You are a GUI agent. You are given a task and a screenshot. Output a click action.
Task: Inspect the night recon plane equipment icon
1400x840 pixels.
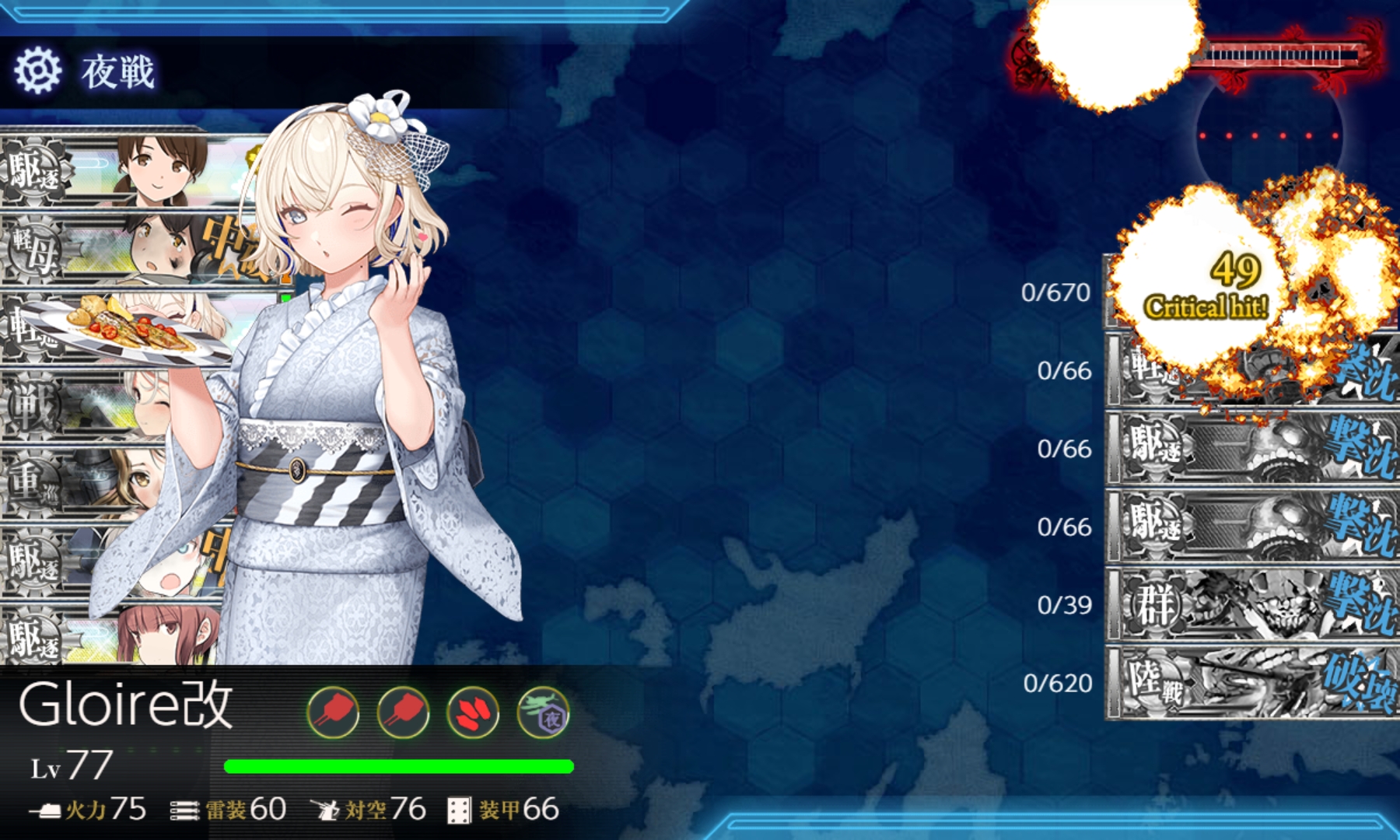(543, 712)
